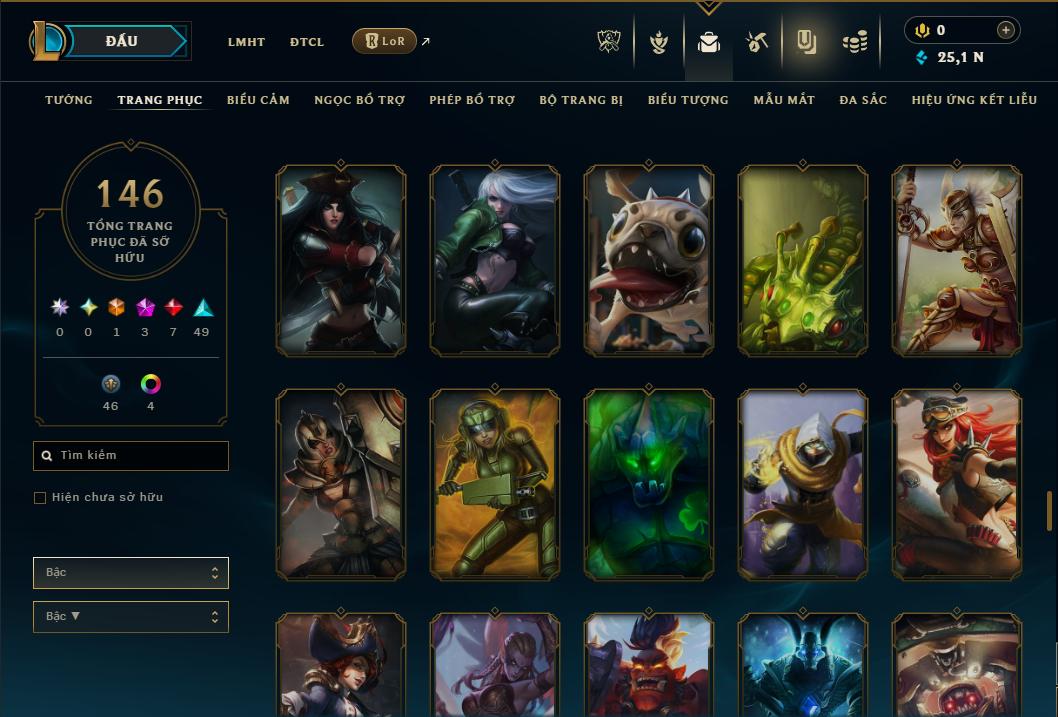Go to the BIỂU TƯỢNG tab
Image resolution: width=1058 pixels, height=717 pixels.
point(688,100)
